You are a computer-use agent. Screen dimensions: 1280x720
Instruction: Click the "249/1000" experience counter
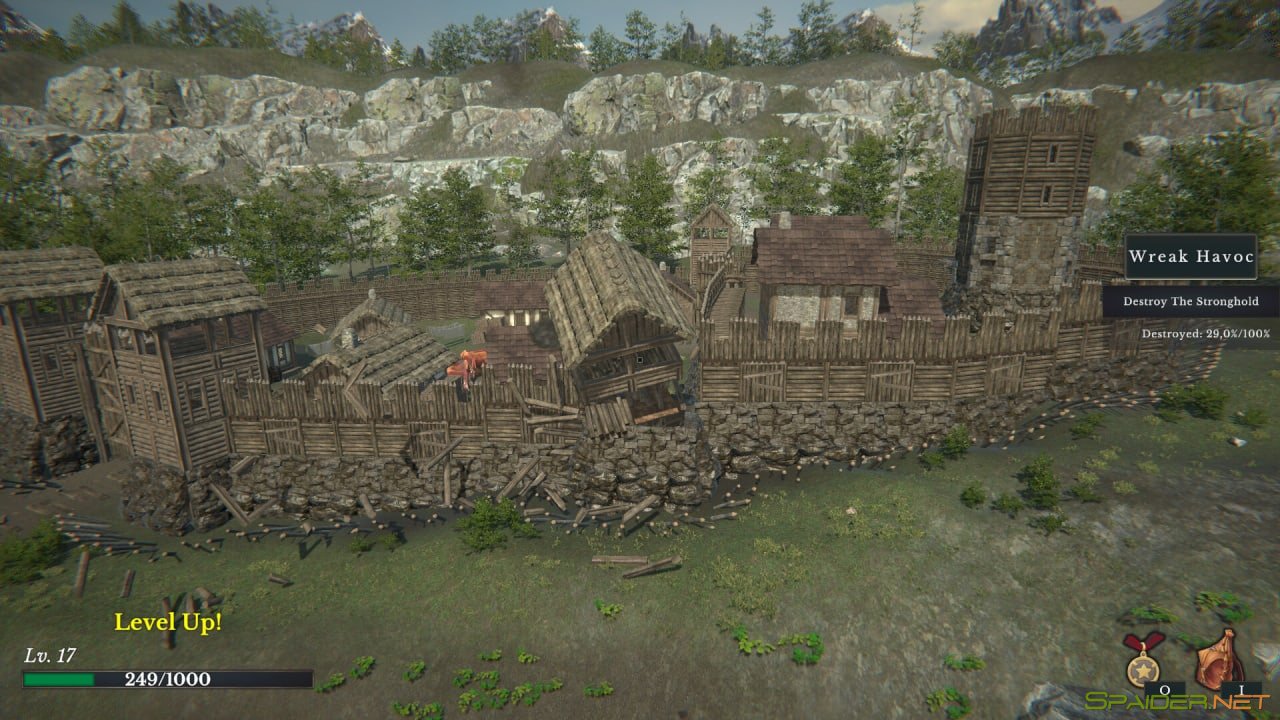[167, 677]
